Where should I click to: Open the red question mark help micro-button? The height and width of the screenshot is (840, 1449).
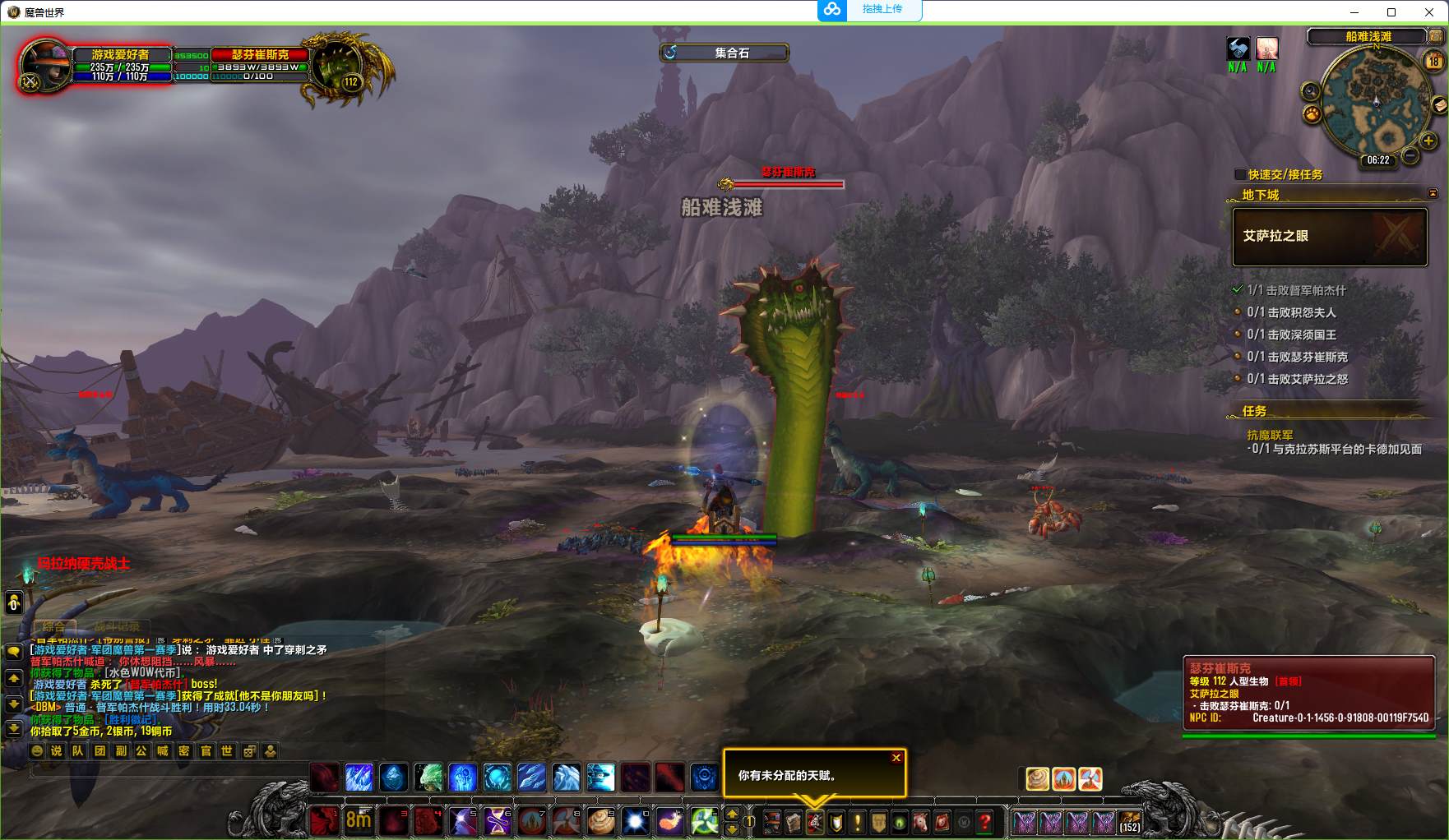pyautogui.click(x=985, y=820)
